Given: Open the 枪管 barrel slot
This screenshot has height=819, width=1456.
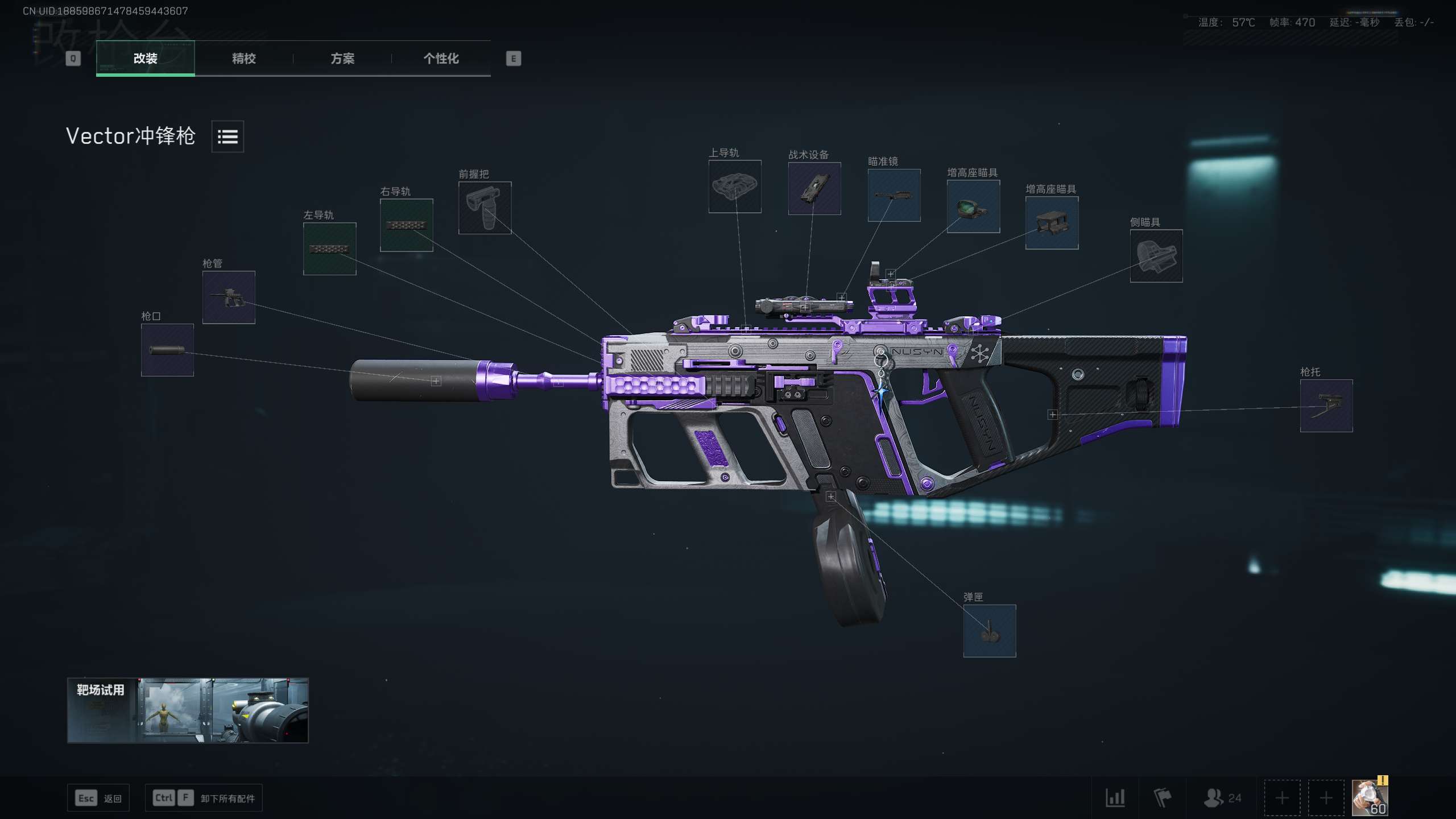Looking at the screenshot, I should pyautogui.click(x=229, y=297).
